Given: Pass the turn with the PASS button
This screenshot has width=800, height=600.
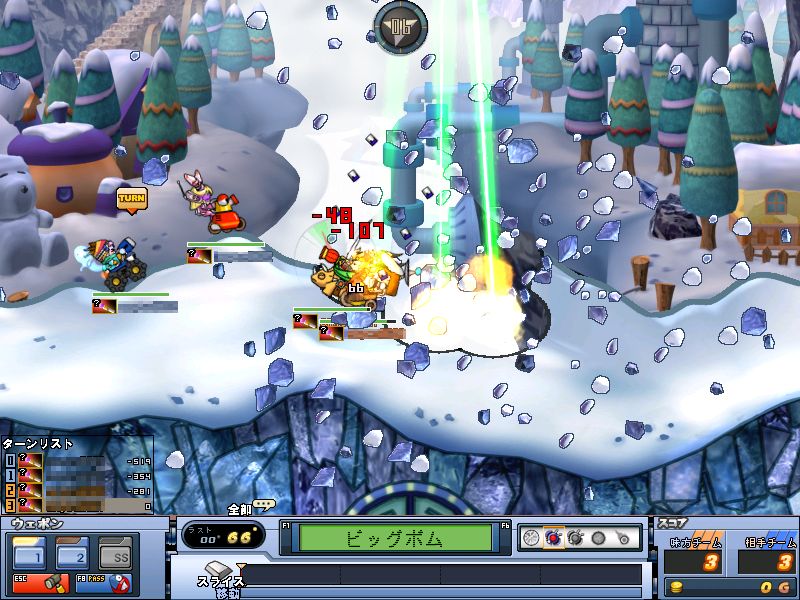Looking at the screenshot, I should tap(102, 581).
